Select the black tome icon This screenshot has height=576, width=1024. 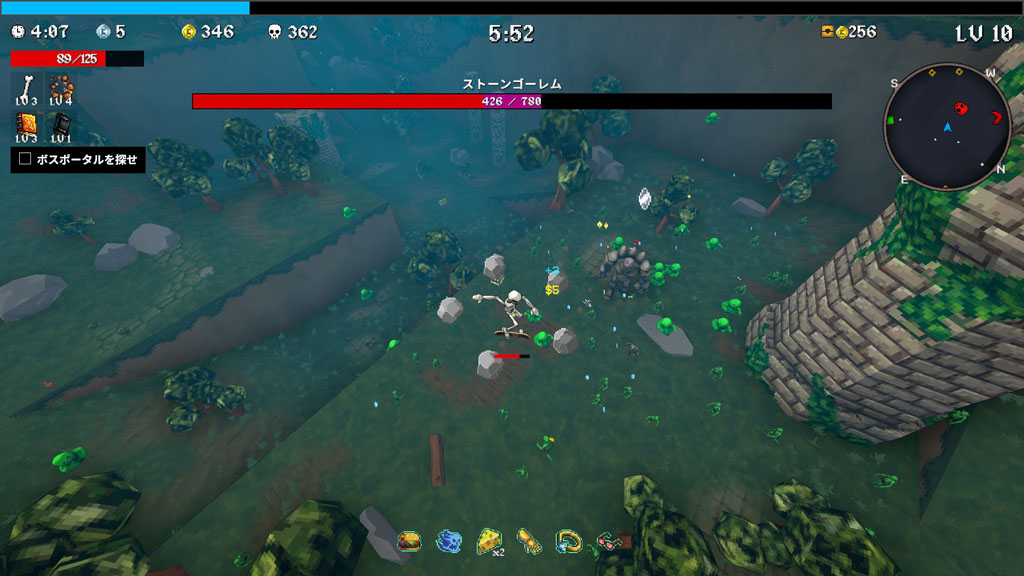point(61,125)
